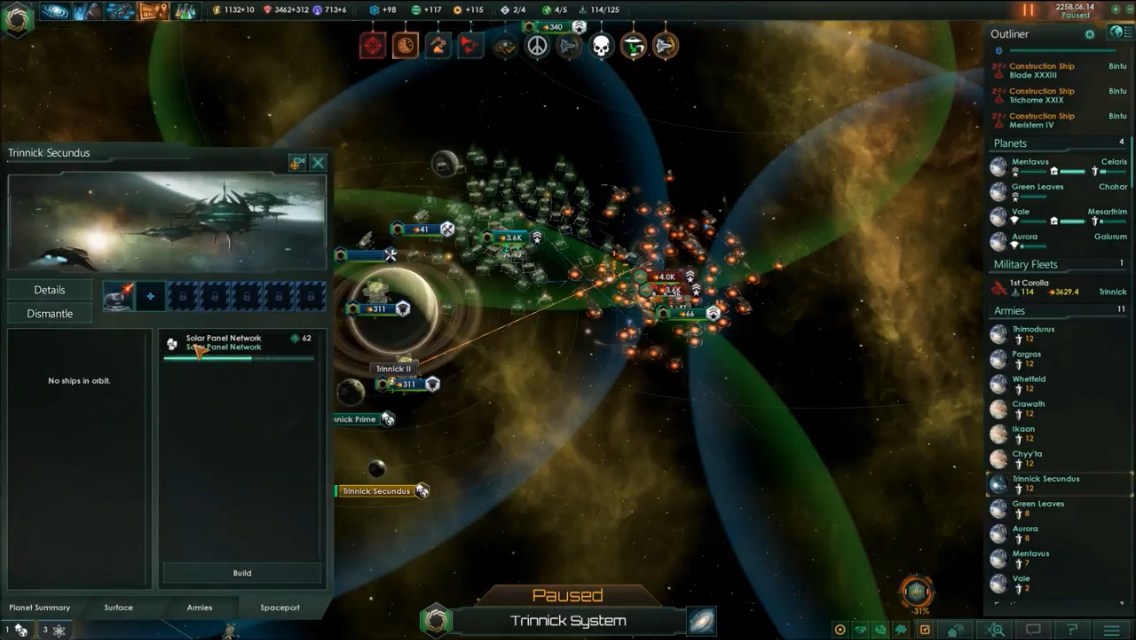Select the Solar Panel Network build item
1136x640 pixels.
[240, 343]
